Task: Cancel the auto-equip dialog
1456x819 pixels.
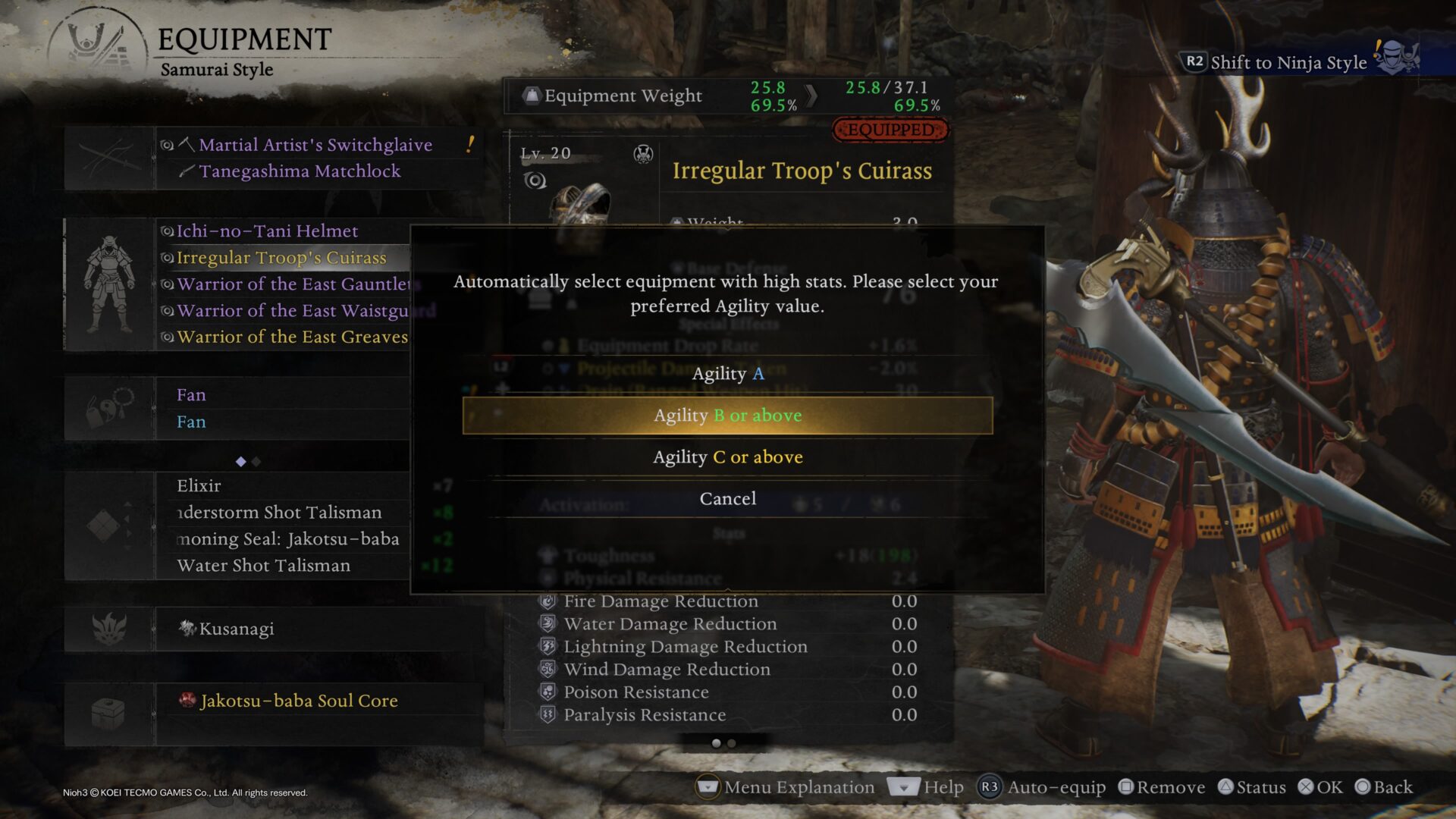Action: pos(727,499)
